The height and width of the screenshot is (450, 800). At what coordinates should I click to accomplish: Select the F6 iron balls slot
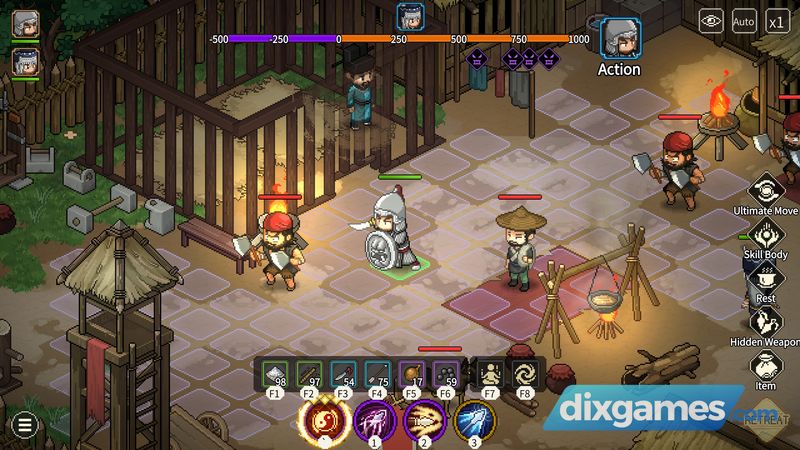click(446, 374)
